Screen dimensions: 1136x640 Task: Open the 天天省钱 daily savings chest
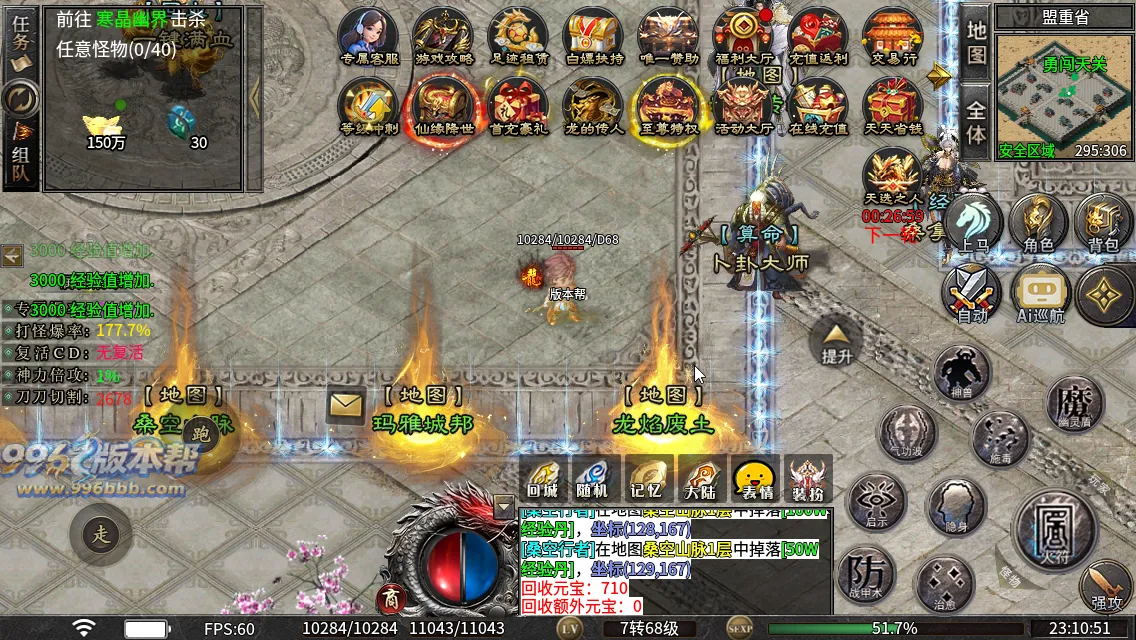click(893, 106)
